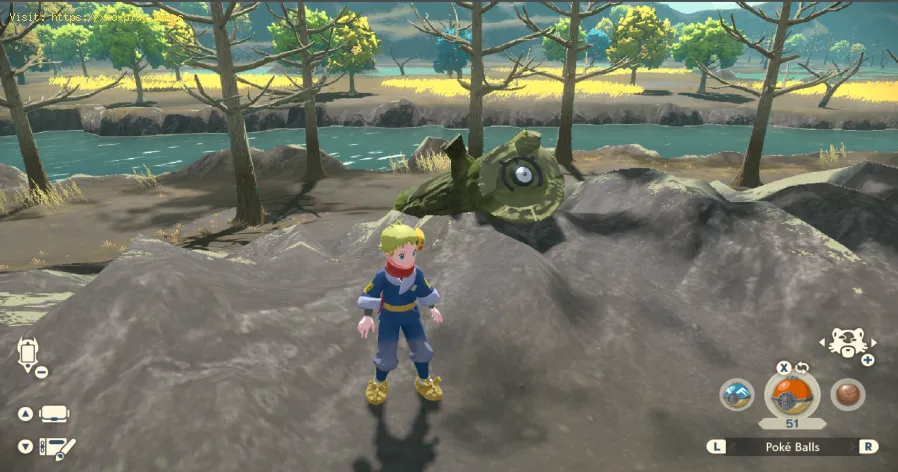Open the satchel bag icon
This screenshot has width=898, height=472.
pos(55,414)
